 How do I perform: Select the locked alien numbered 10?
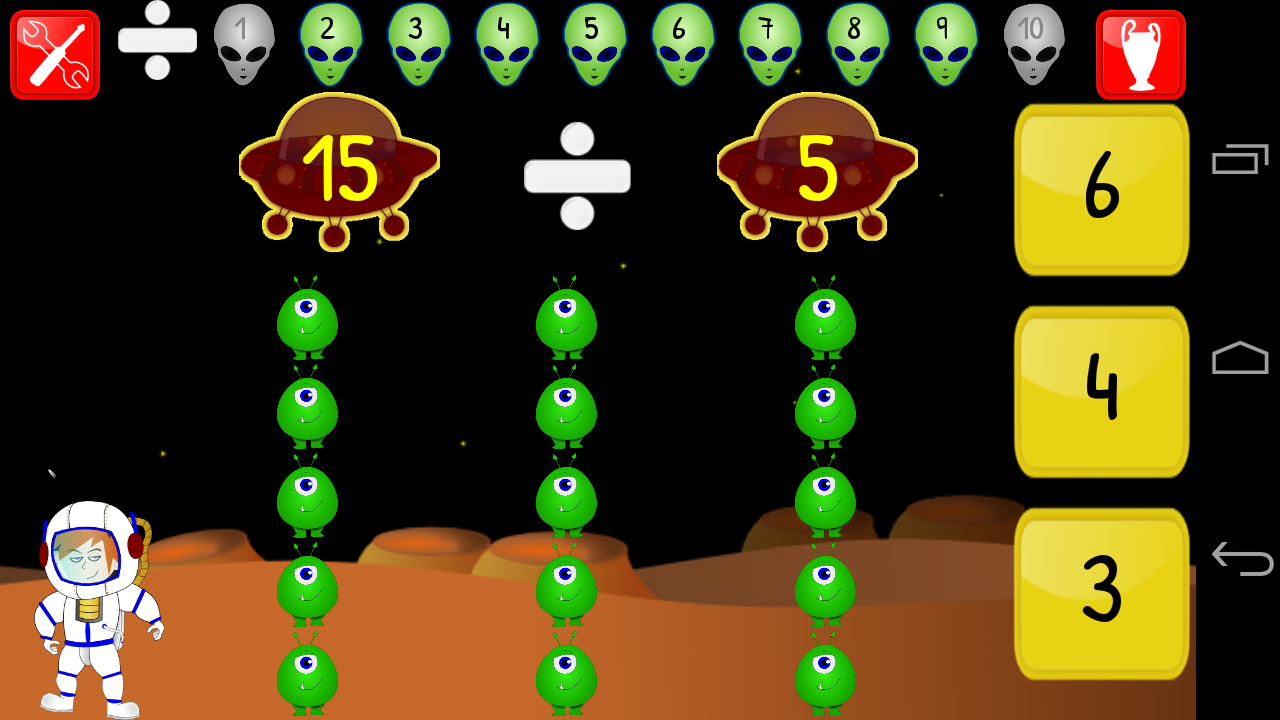(x=1034, y=45)
